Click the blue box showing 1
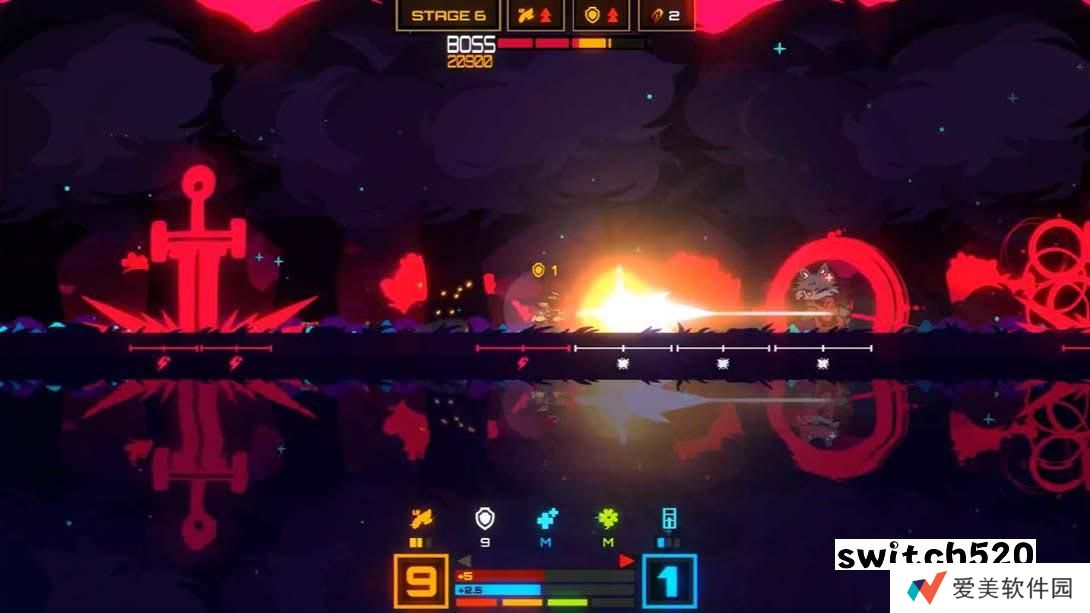The width and height of the screenshot is (1090, 613). click(669, 581)
